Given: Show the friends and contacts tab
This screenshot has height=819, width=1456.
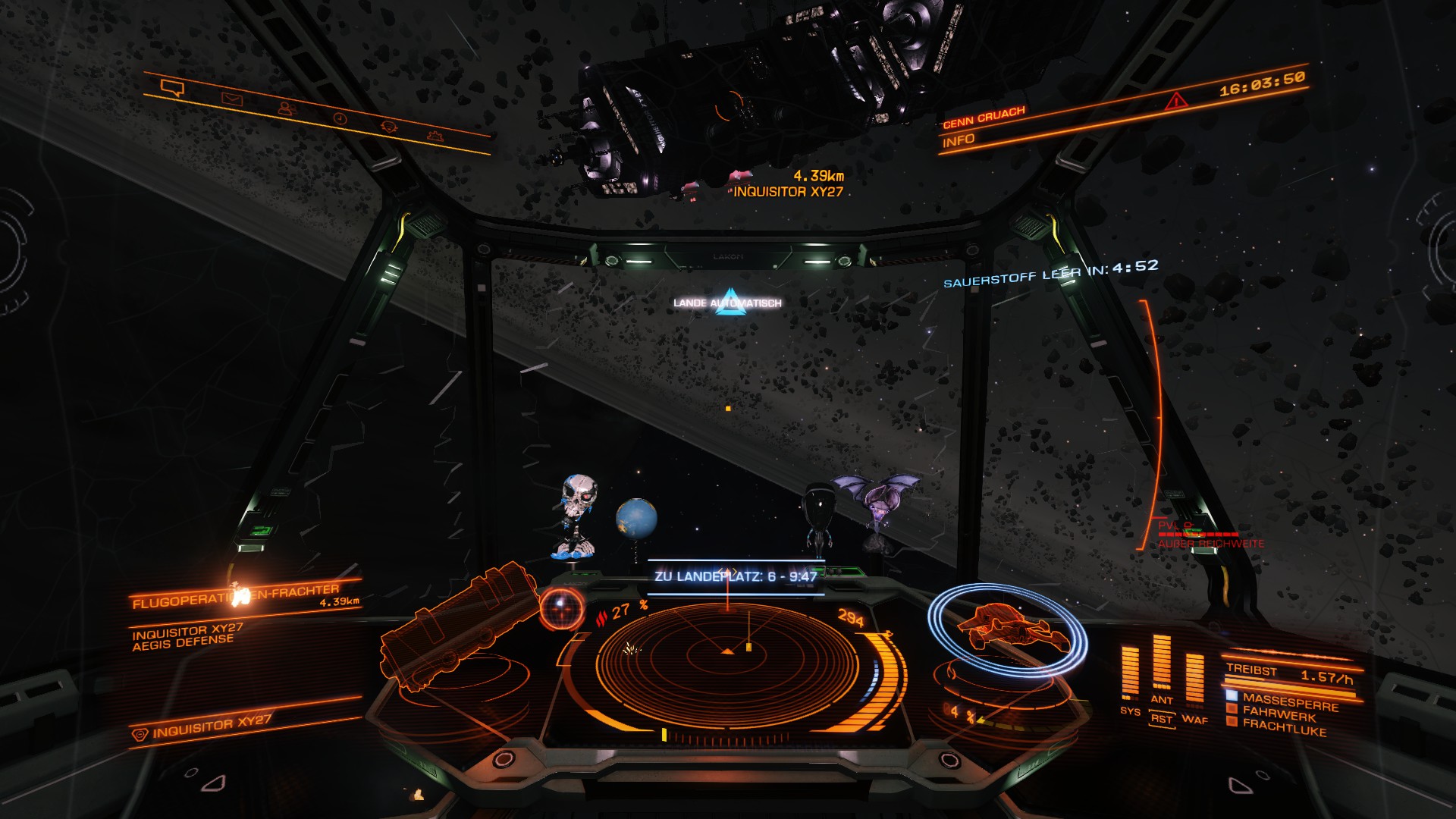Looking at the screenshot, I should point(286,108).
